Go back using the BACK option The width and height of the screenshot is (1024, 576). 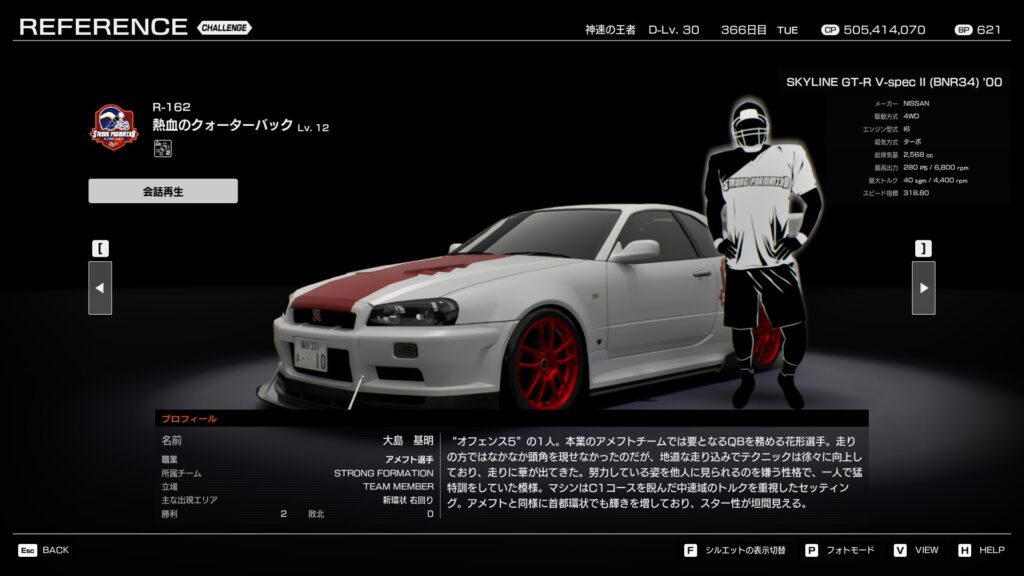(x=44, y=550)
